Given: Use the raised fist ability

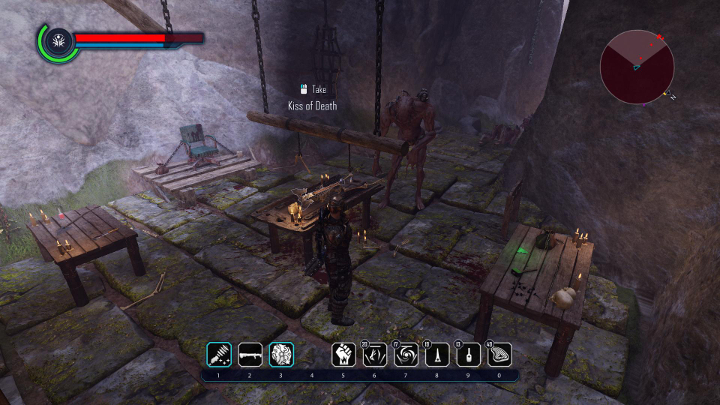Looking at the screenshot, I should click(x=344, y=354).
